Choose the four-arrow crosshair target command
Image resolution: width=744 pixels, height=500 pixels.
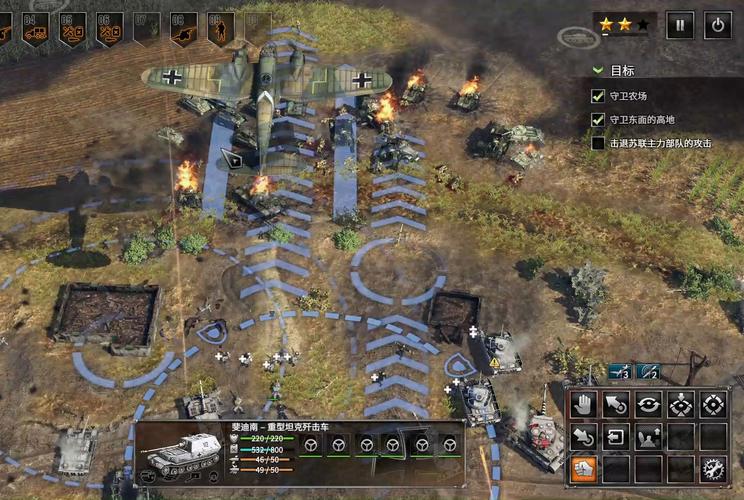tap(712, 404)
